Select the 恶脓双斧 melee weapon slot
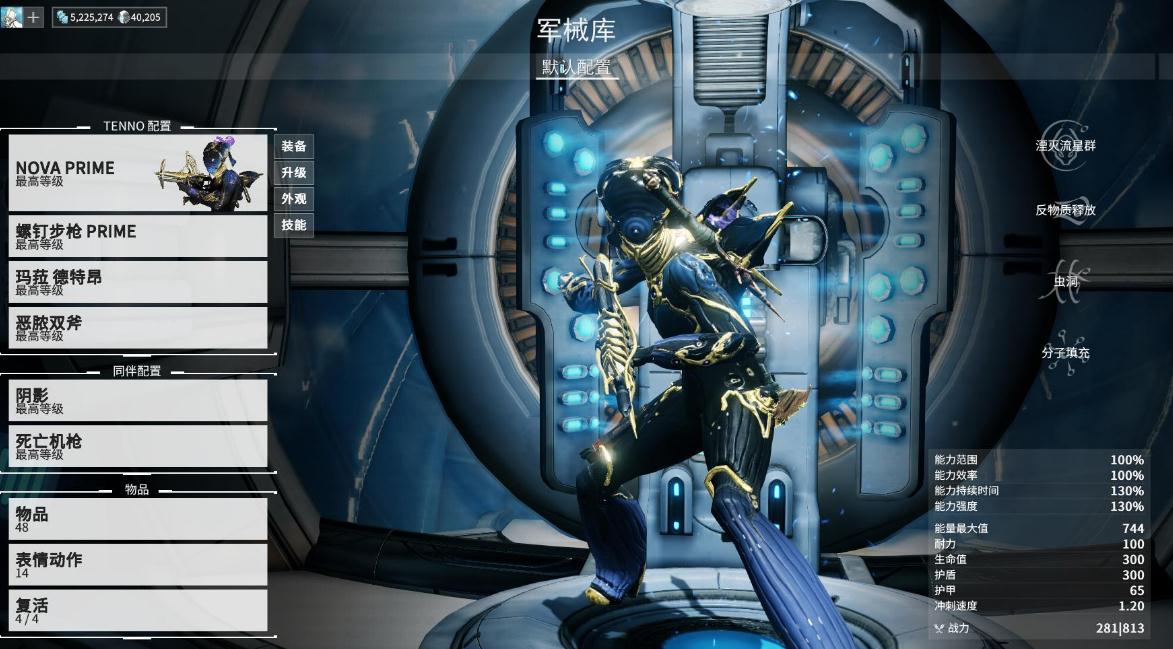The height and width of the screenshot is (649, 1173). click(138, 328)
